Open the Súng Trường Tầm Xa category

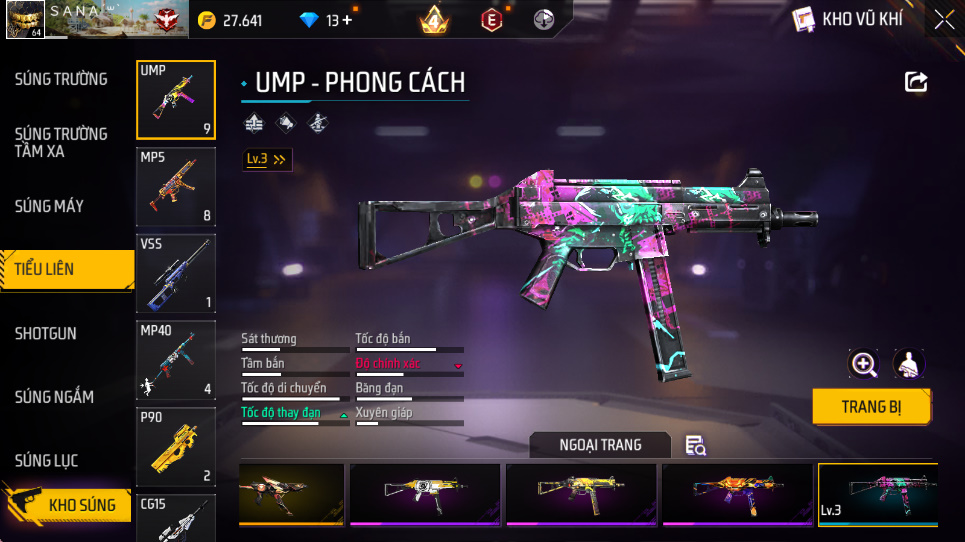61,142
